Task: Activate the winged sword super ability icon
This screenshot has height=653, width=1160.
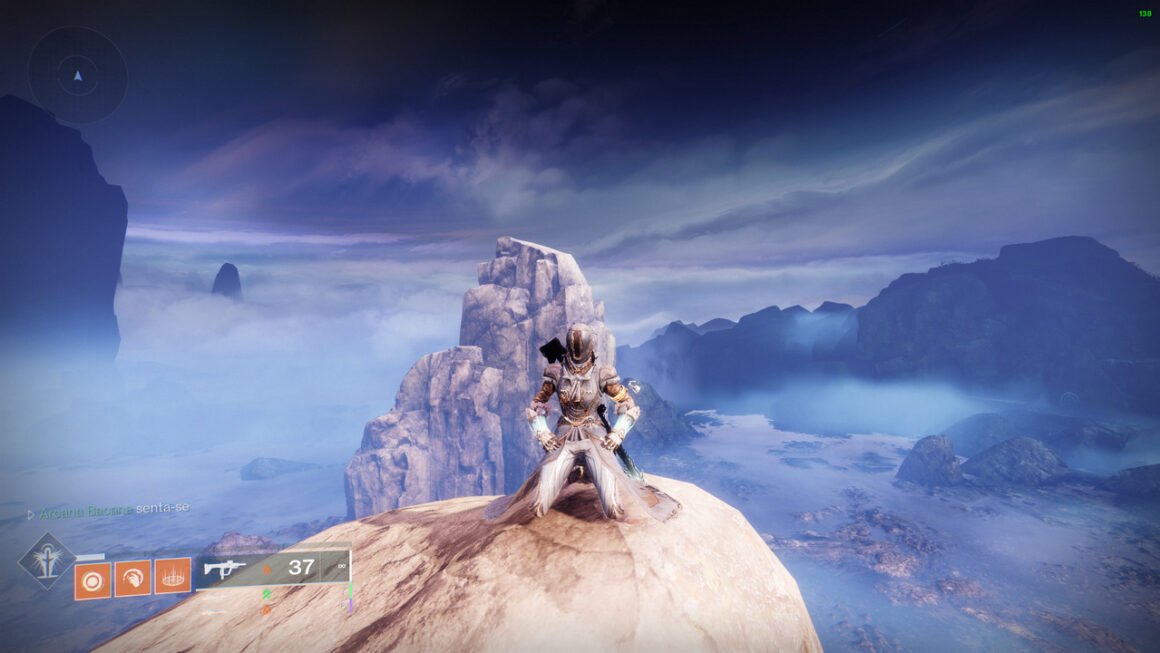Action: point(46,559)
